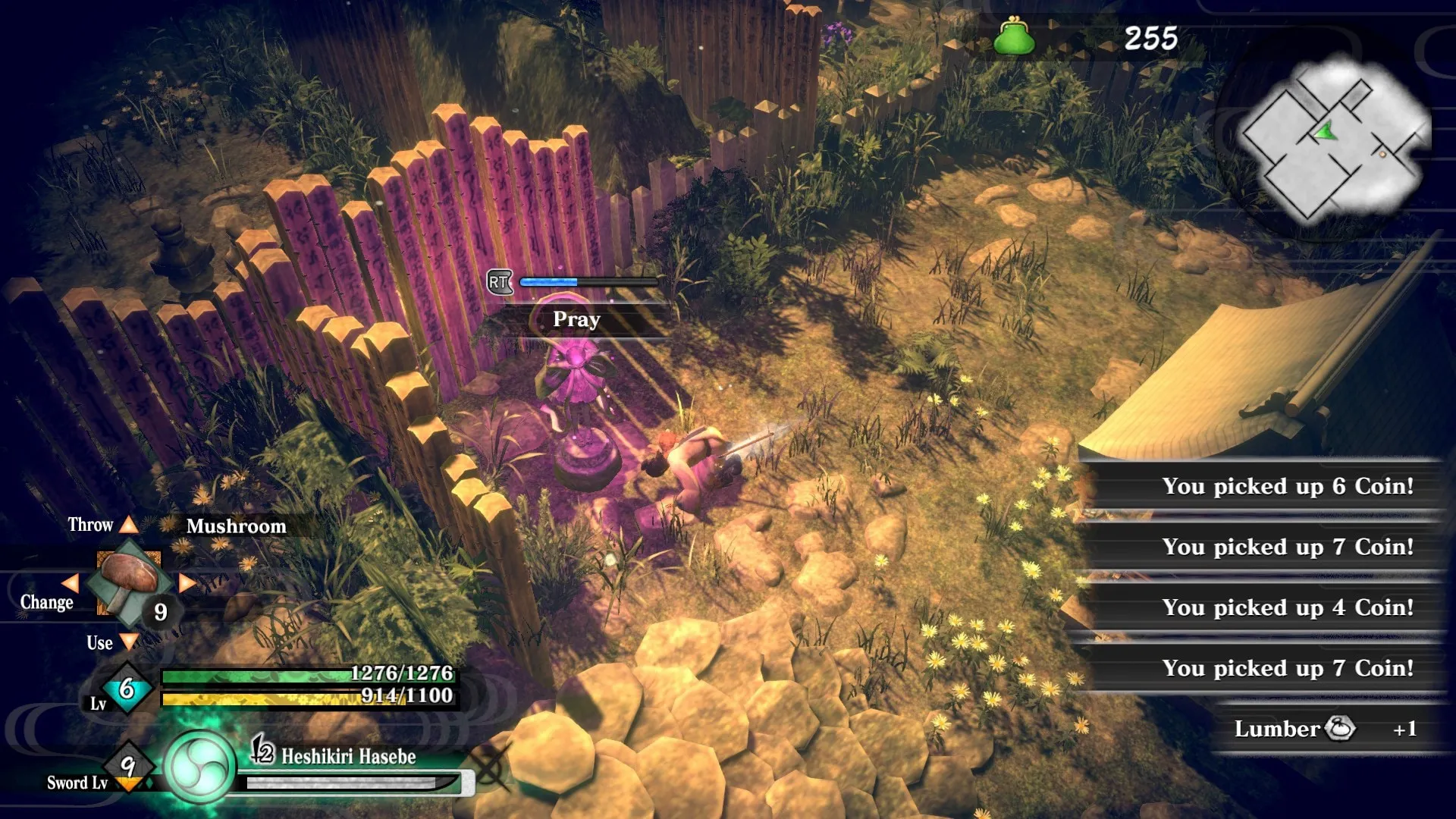
Task: Click the player level 6 diamond badge
Action: point(127,689)
